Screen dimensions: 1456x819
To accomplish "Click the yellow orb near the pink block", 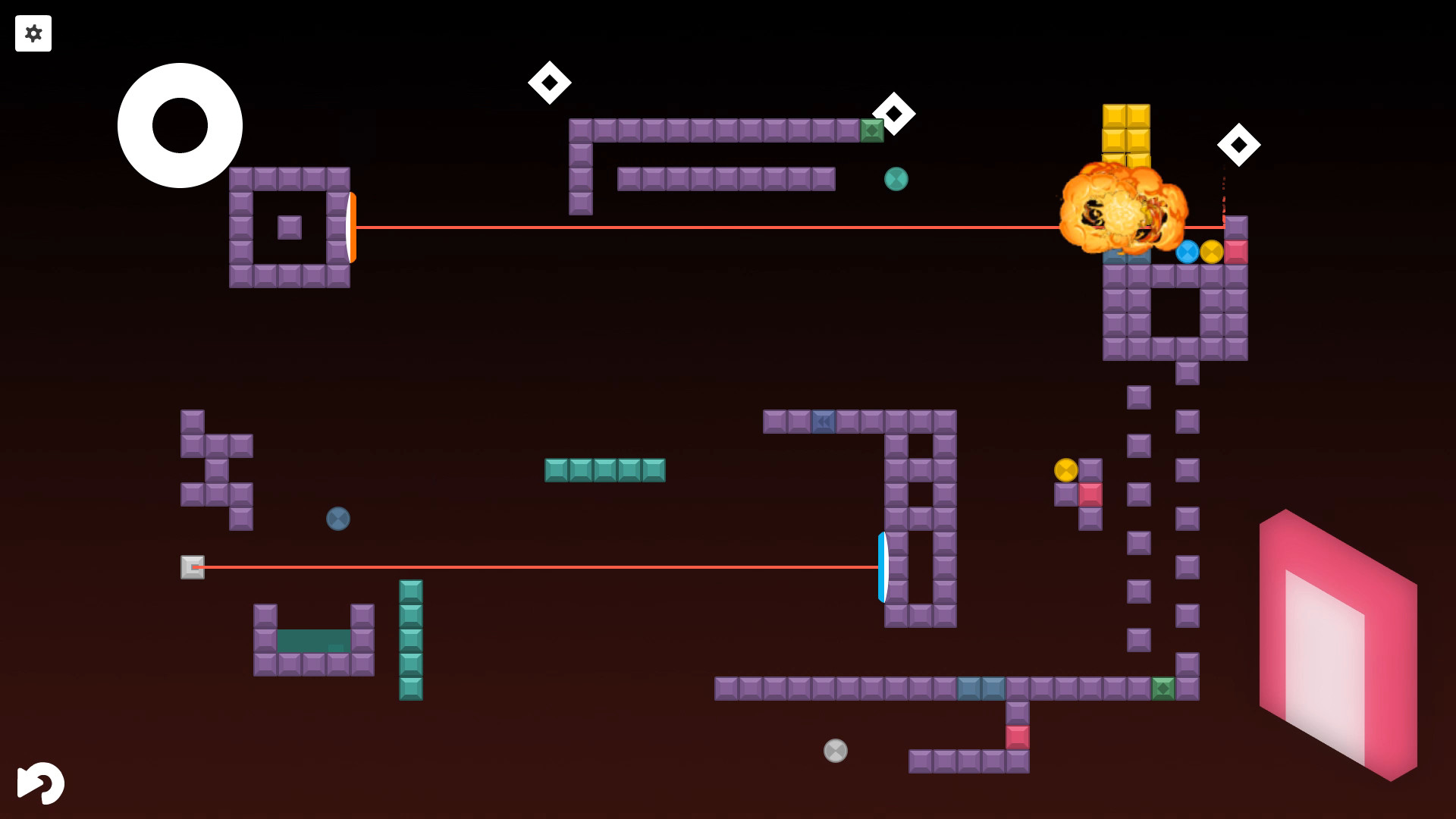I will point(1065,470).
